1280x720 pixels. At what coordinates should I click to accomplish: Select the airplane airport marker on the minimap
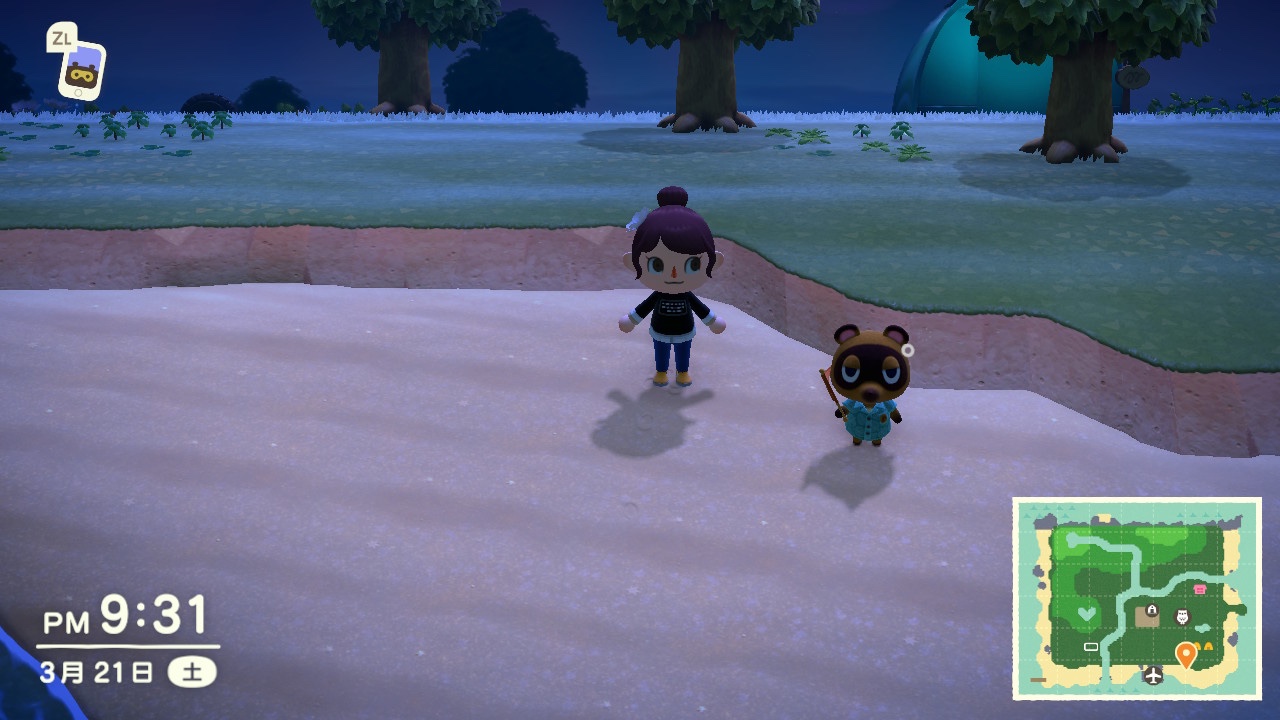(1154, 675)
